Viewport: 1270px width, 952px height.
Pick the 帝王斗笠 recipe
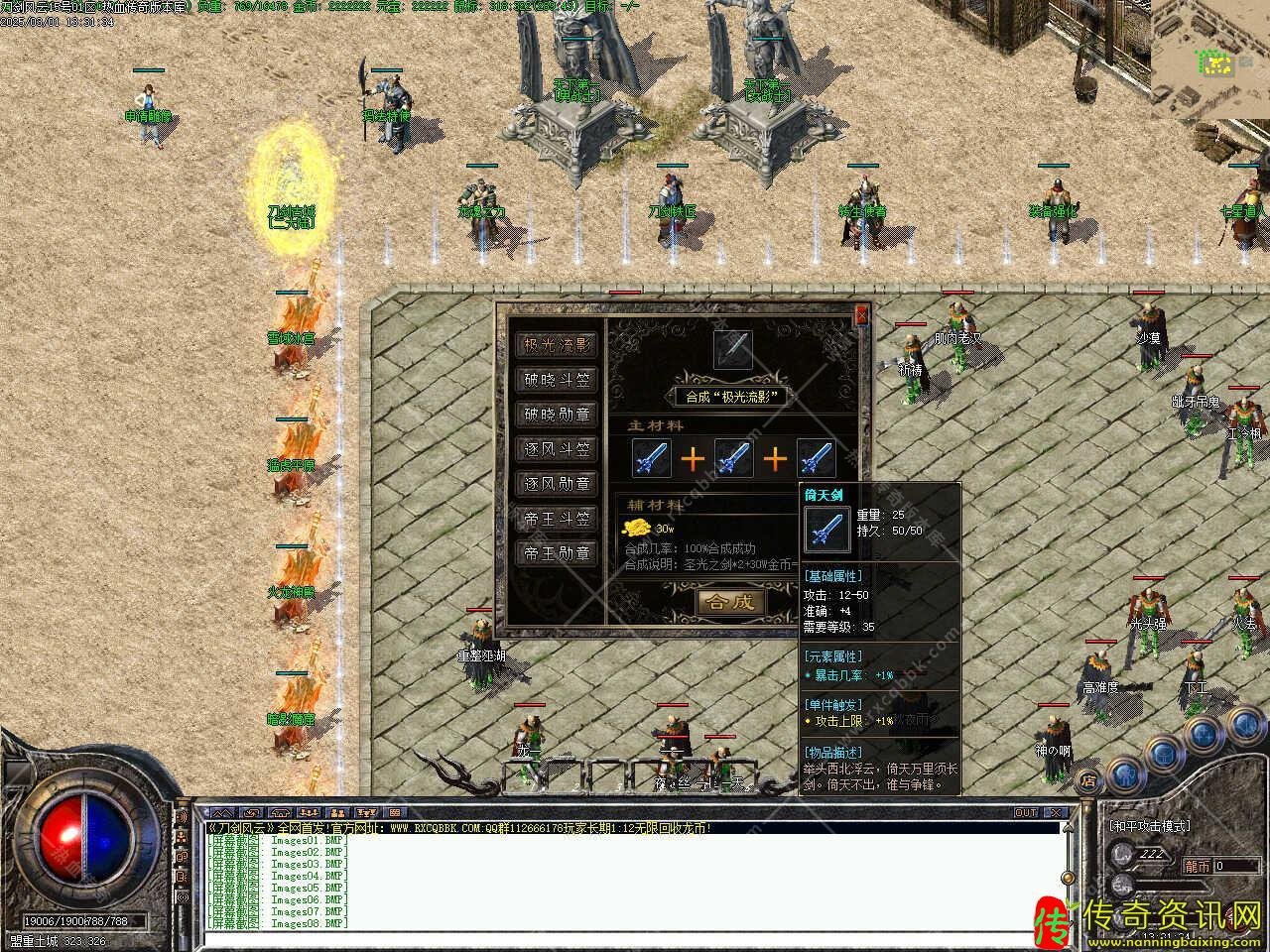click(x=558, y=519)
